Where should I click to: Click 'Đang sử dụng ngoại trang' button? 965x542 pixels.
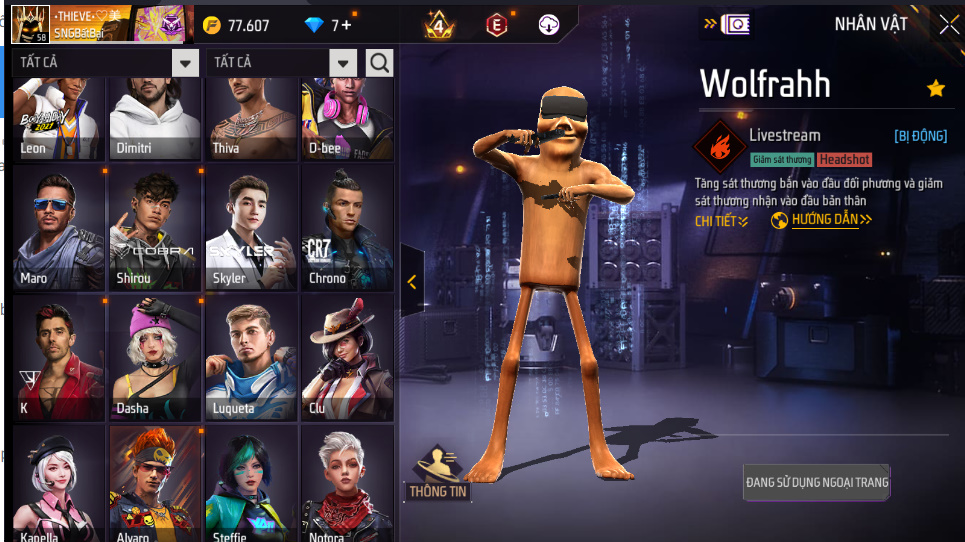(817, 483)
